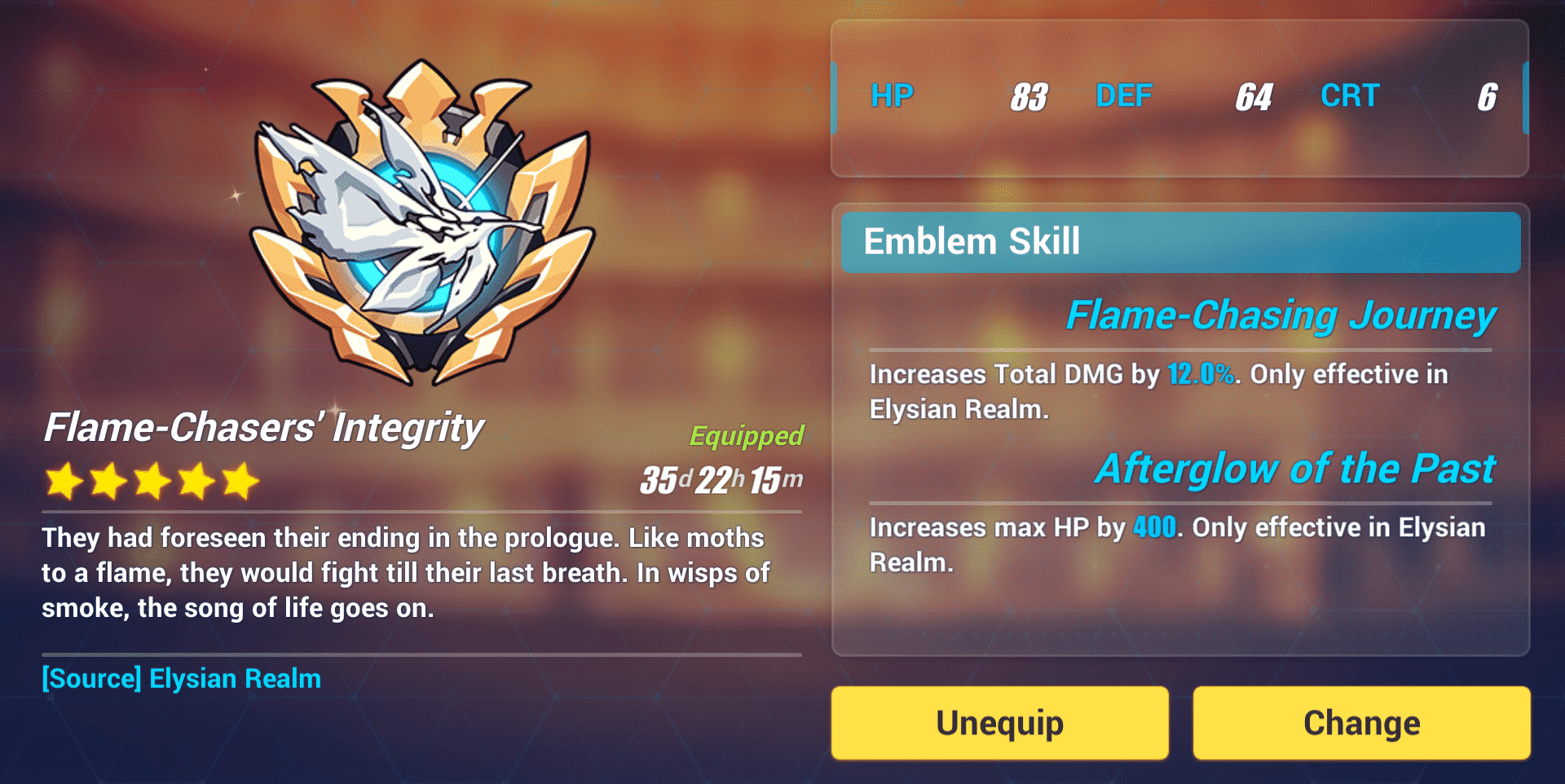Click the DEF stat label
This screenshot has height=784, width=1565.
pos(1123,95)
